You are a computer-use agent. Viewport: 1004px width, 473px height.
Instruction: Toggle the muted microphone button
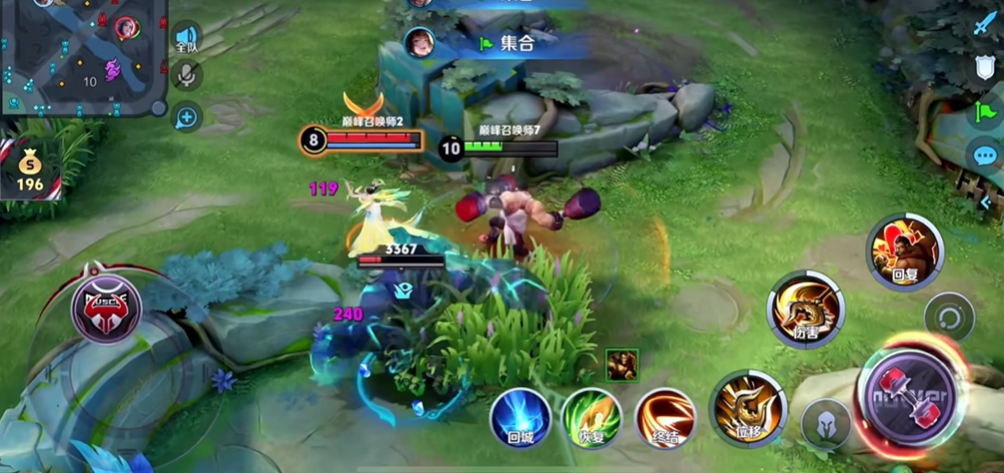(186, 76)
